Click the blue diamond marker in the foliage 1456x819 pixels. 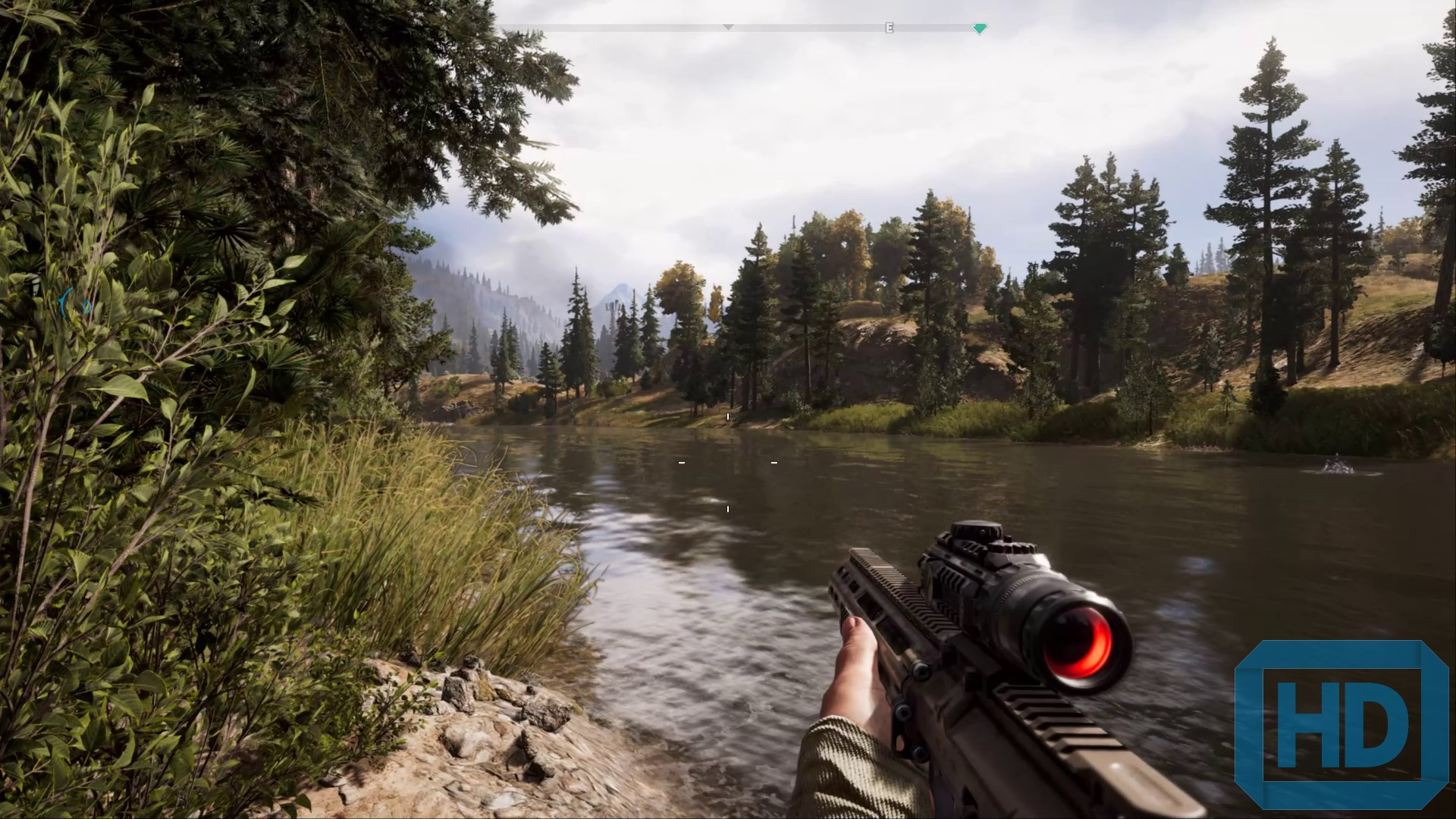tap(86, 306)
